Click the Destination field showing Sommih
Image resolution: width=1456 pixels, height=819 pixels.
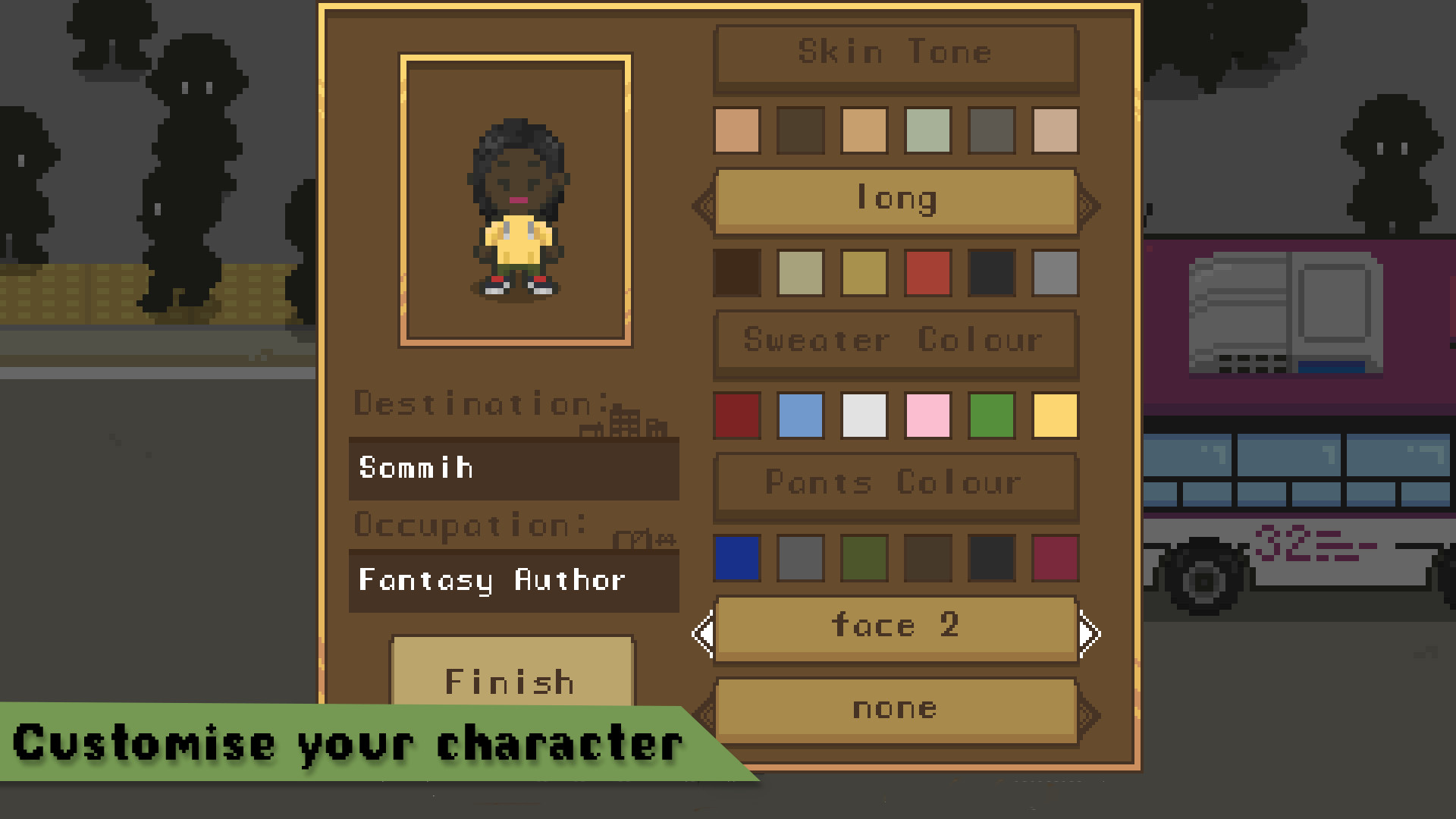514,469
